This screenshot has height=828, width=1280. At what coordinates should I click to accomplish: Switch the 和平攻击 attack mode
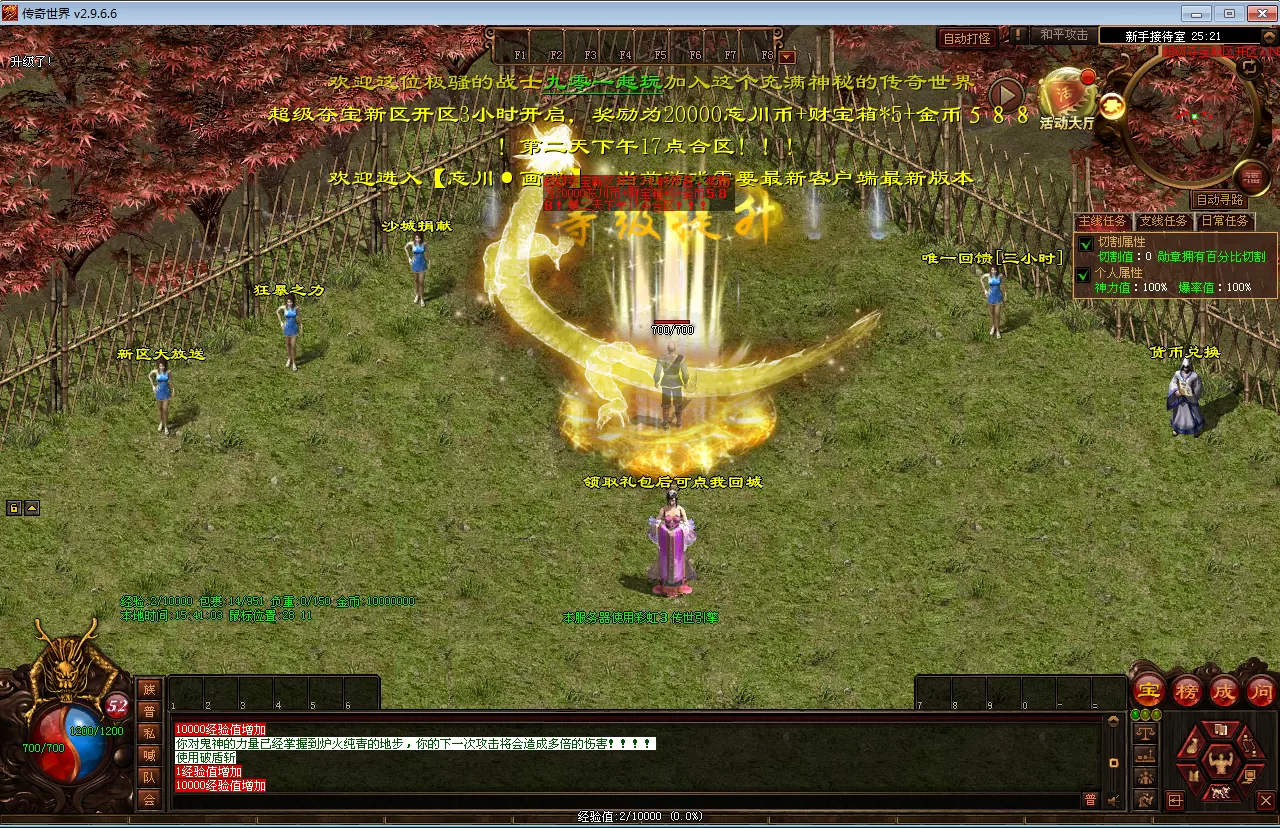[1063, 35]
